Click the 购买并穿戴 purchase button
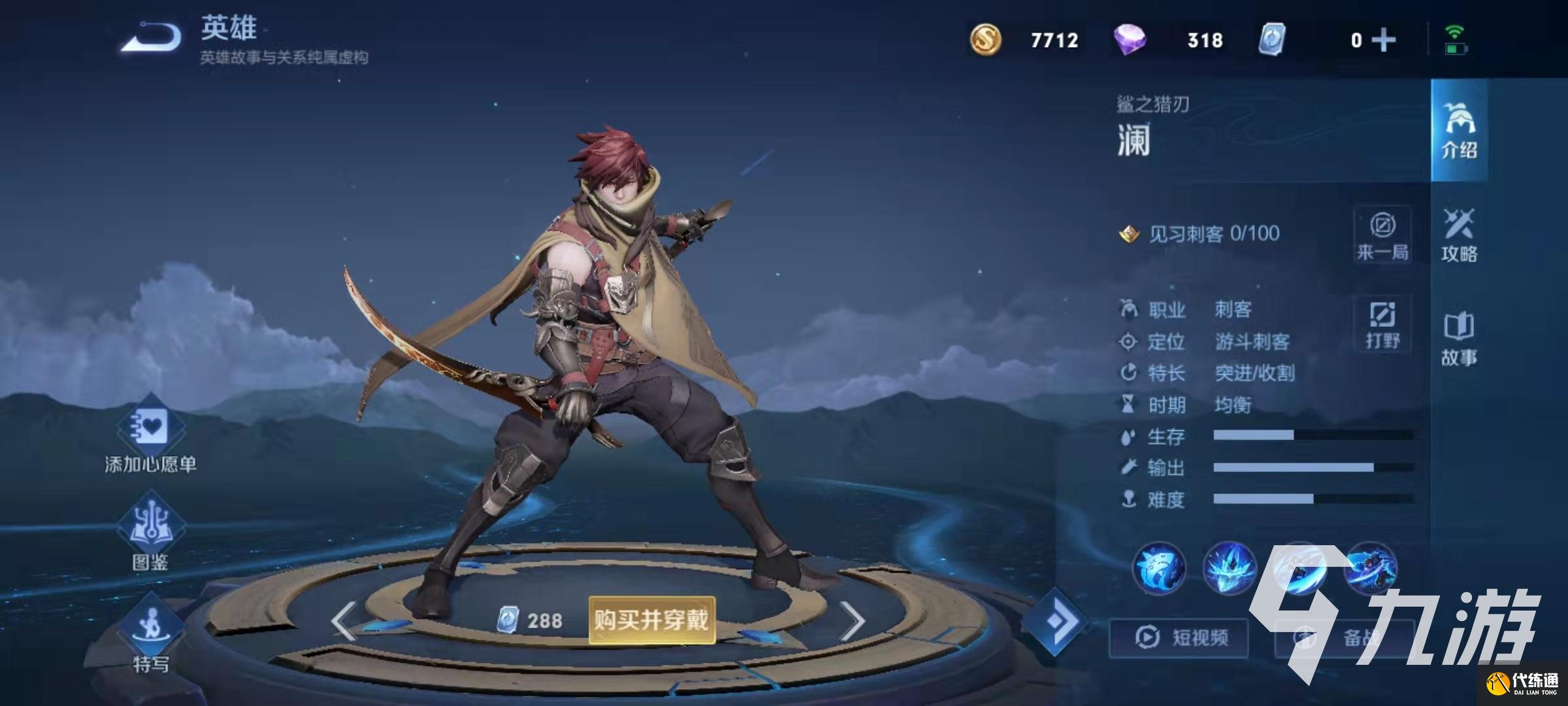This screenshot has width=1568, height=706. [651, 620]
